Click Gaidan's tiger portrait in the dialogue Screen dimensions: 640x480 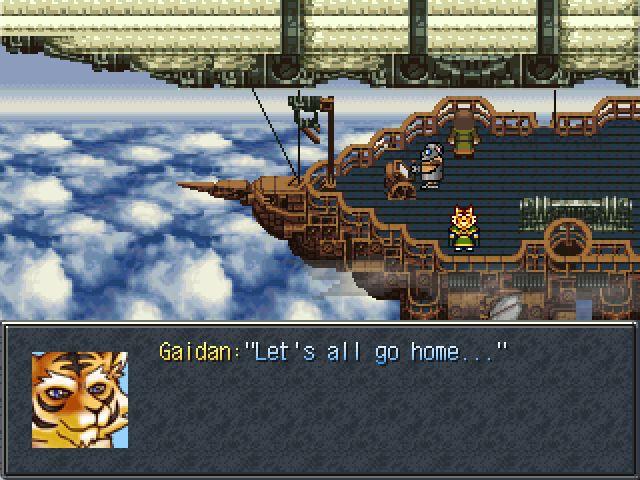click(x=80, y=399)
